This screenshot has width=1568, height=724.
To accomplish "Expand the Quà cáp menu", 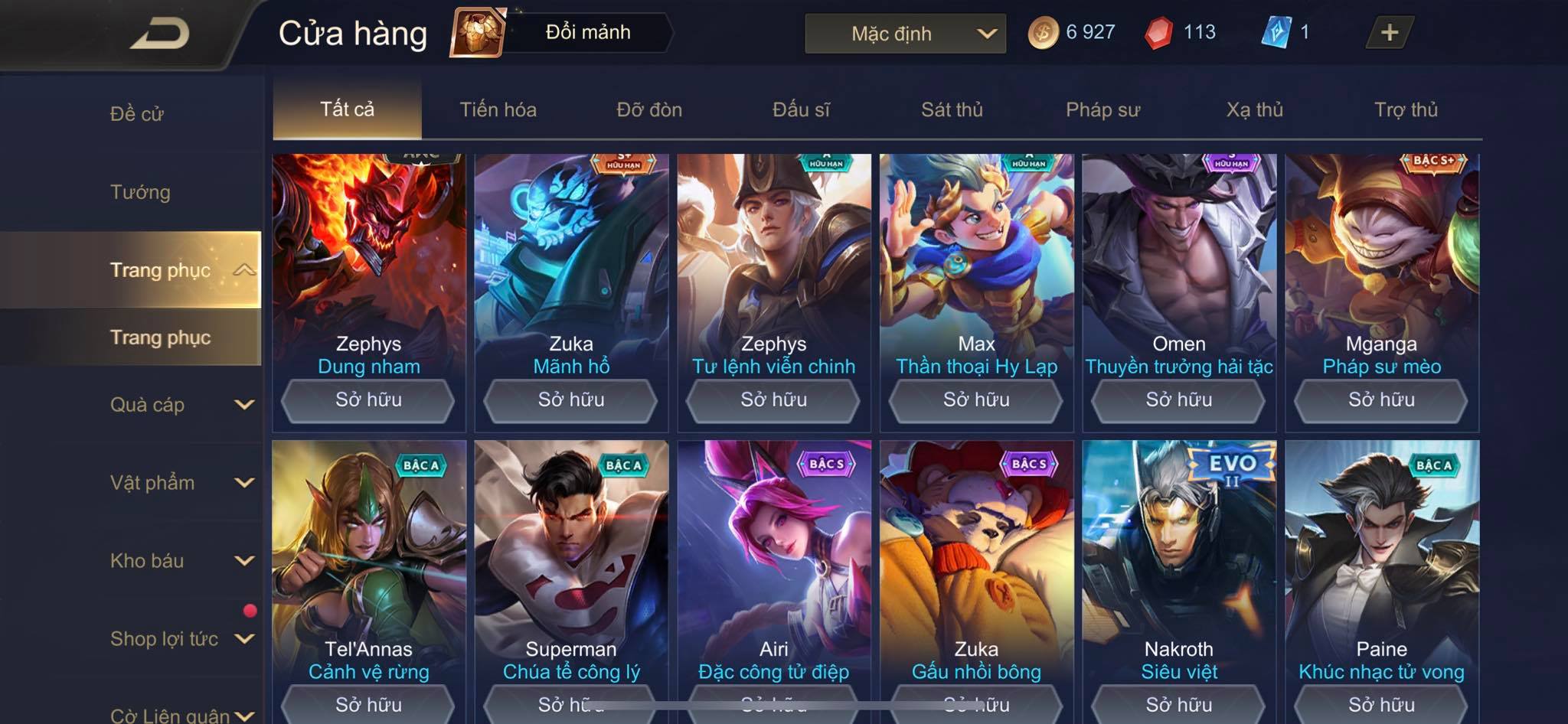I will tap(180, 405).
